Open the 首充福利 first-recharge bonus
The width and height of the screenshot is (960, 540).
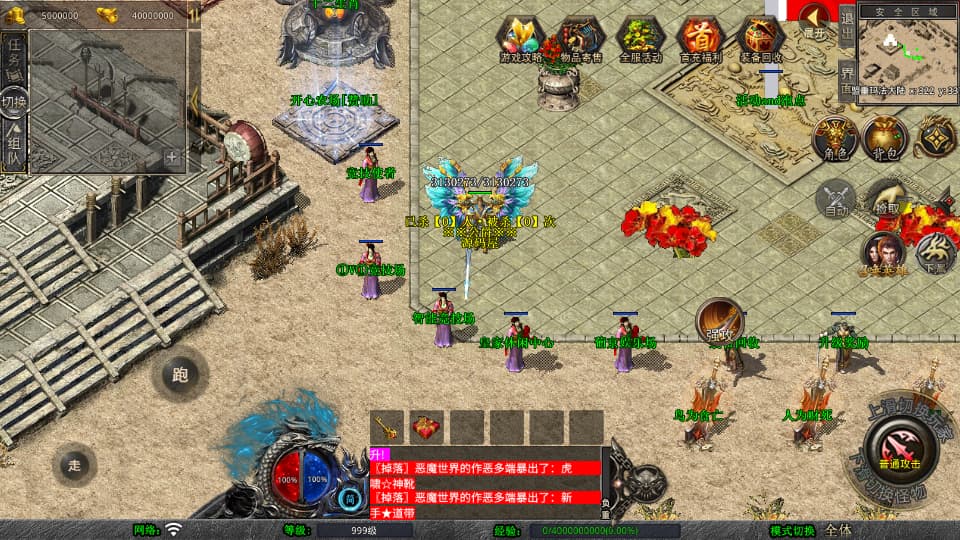point(700,39)
